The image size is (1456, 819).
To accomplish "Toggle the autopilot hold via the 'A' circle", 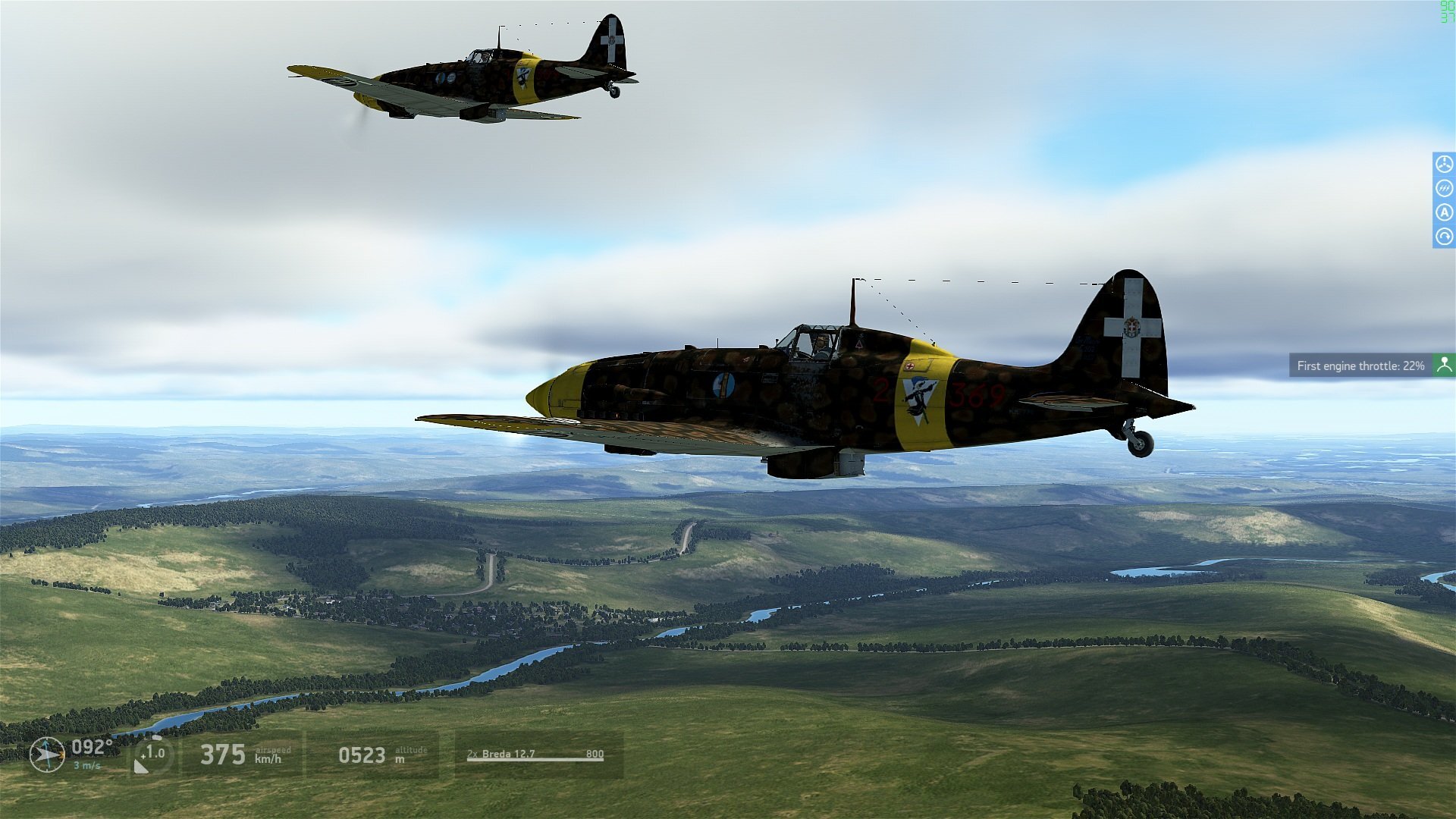I will click(x=1444, y=212).
